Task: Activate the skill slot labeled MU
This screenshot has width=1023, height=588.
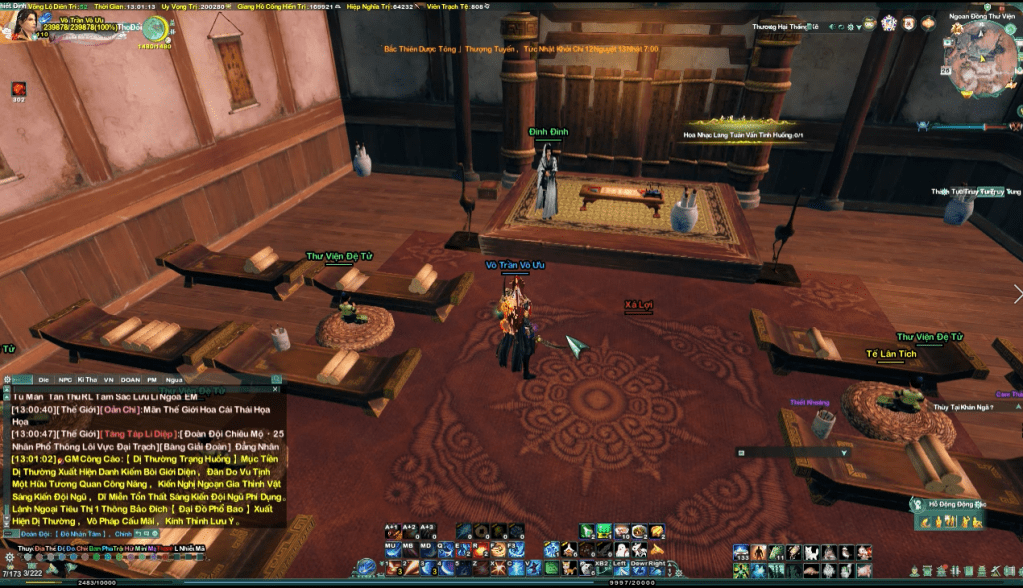Action: [x=392, y=550]
